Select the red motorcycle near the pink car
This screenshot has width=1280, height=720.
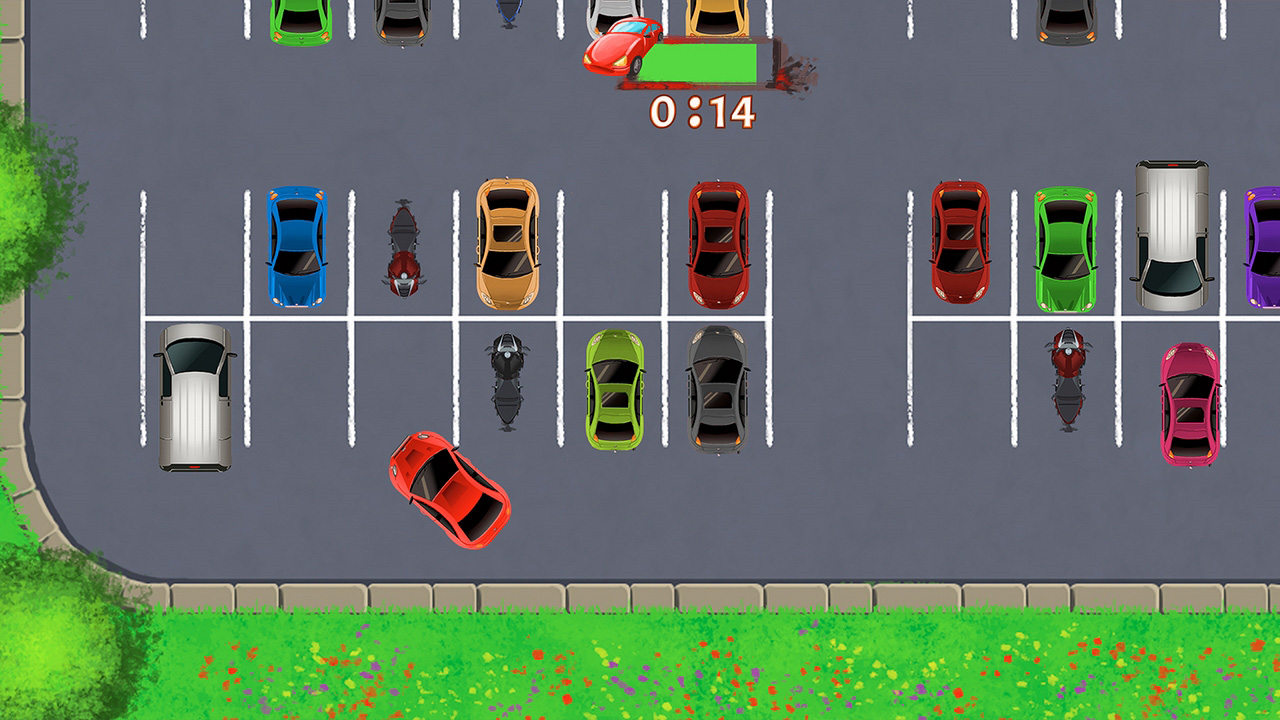(1066, 380)
